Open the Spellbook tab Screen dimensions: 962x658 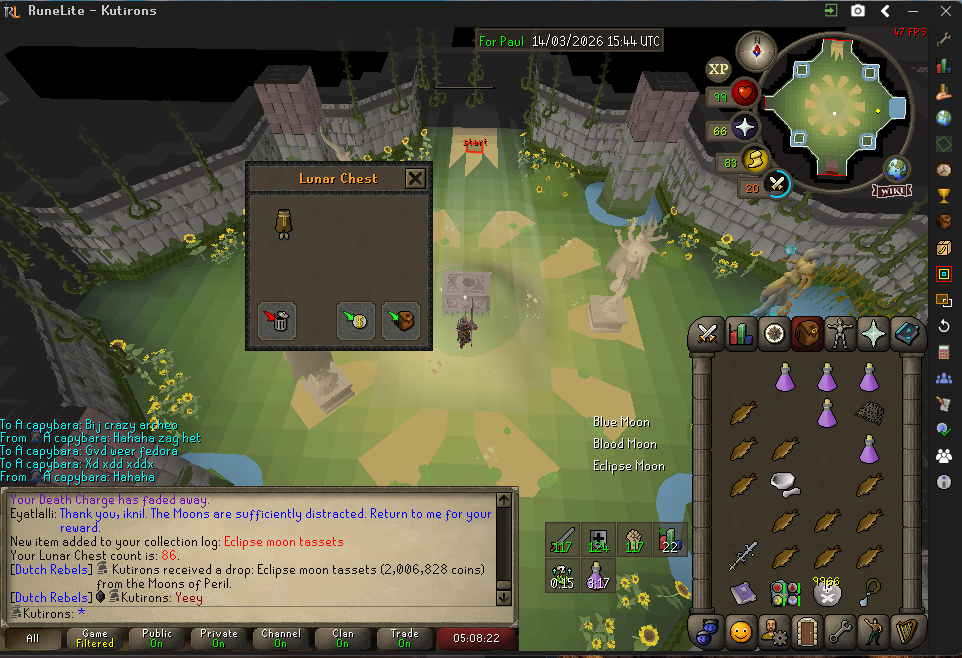coord(908,333)
